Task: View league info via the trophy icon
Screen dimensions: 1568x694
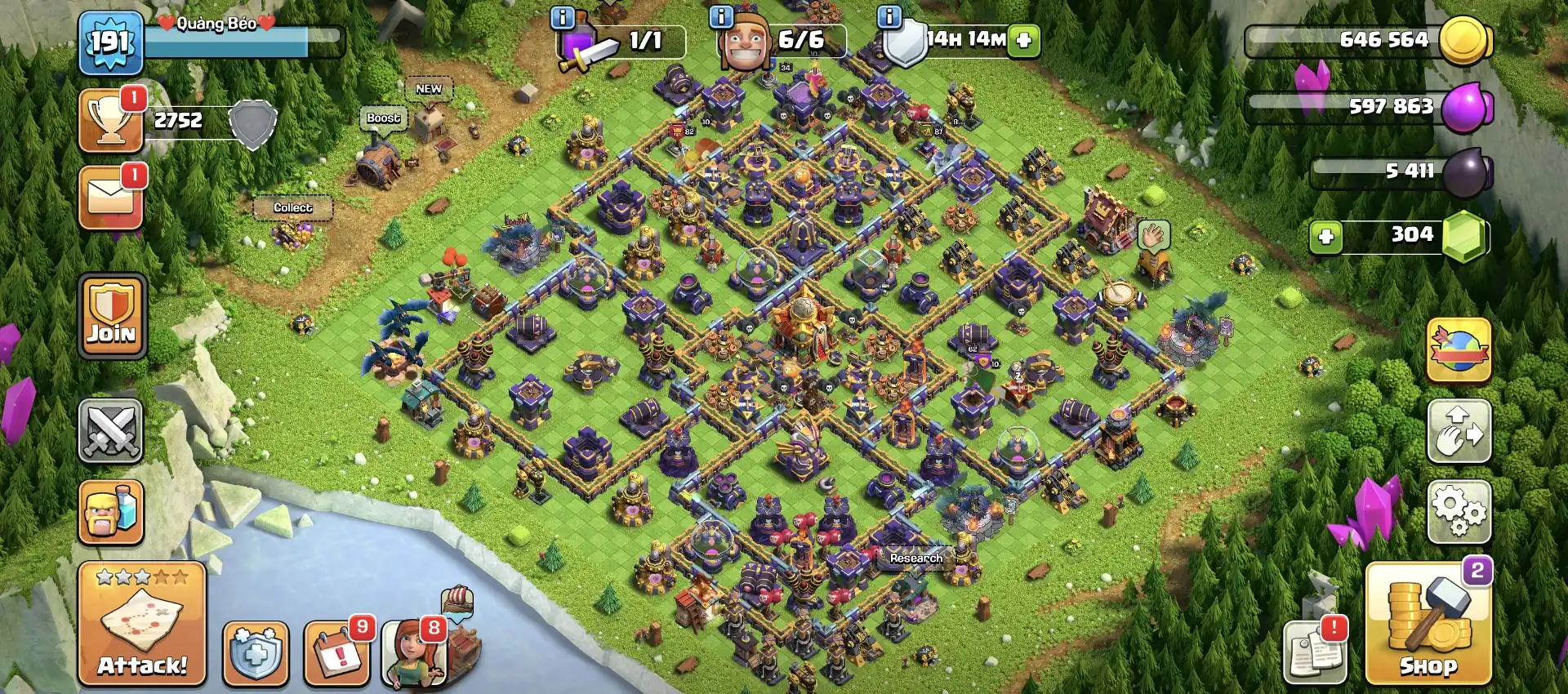Action: point(111,121)
